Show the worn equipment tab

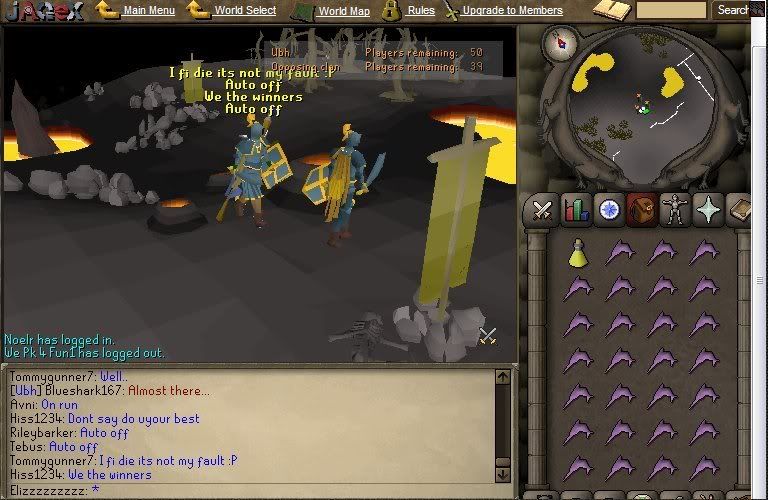673,211
